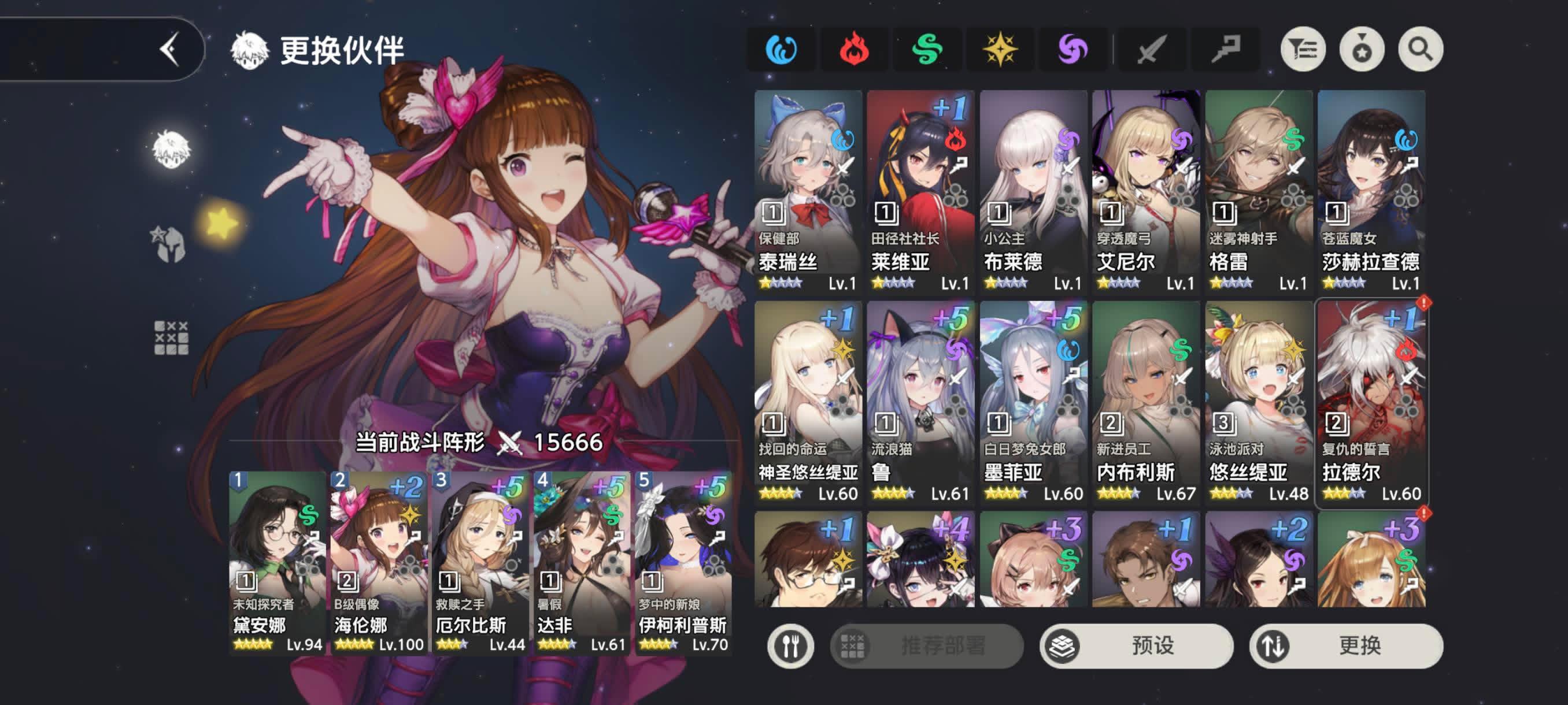Filter partners by fire element
This screenshot has height=705, width=1568.
[853, 49]
